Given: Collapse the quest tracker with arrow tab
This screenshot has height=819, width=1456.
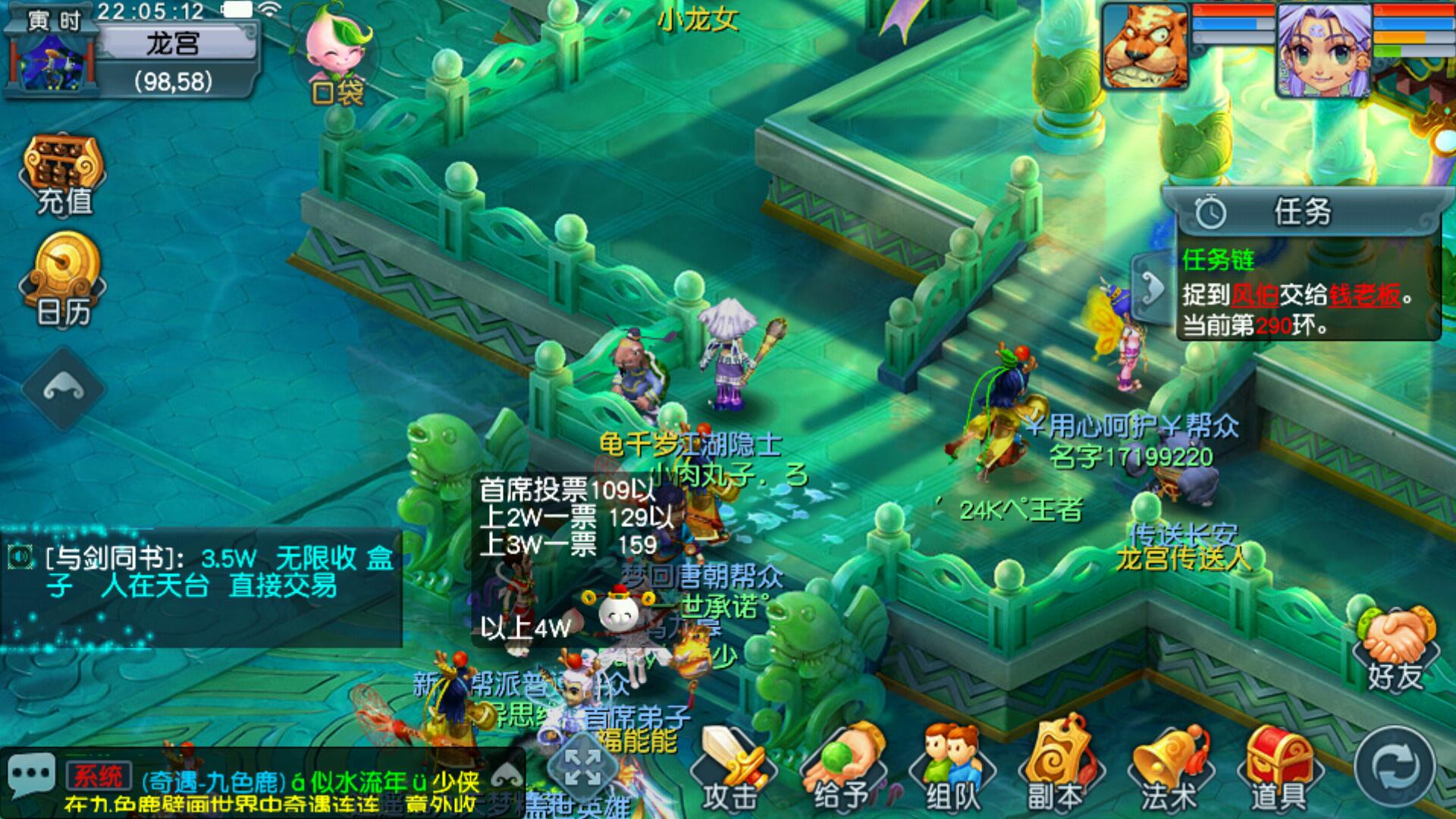Looking at the screenshot, I should tap(1152, 289).
